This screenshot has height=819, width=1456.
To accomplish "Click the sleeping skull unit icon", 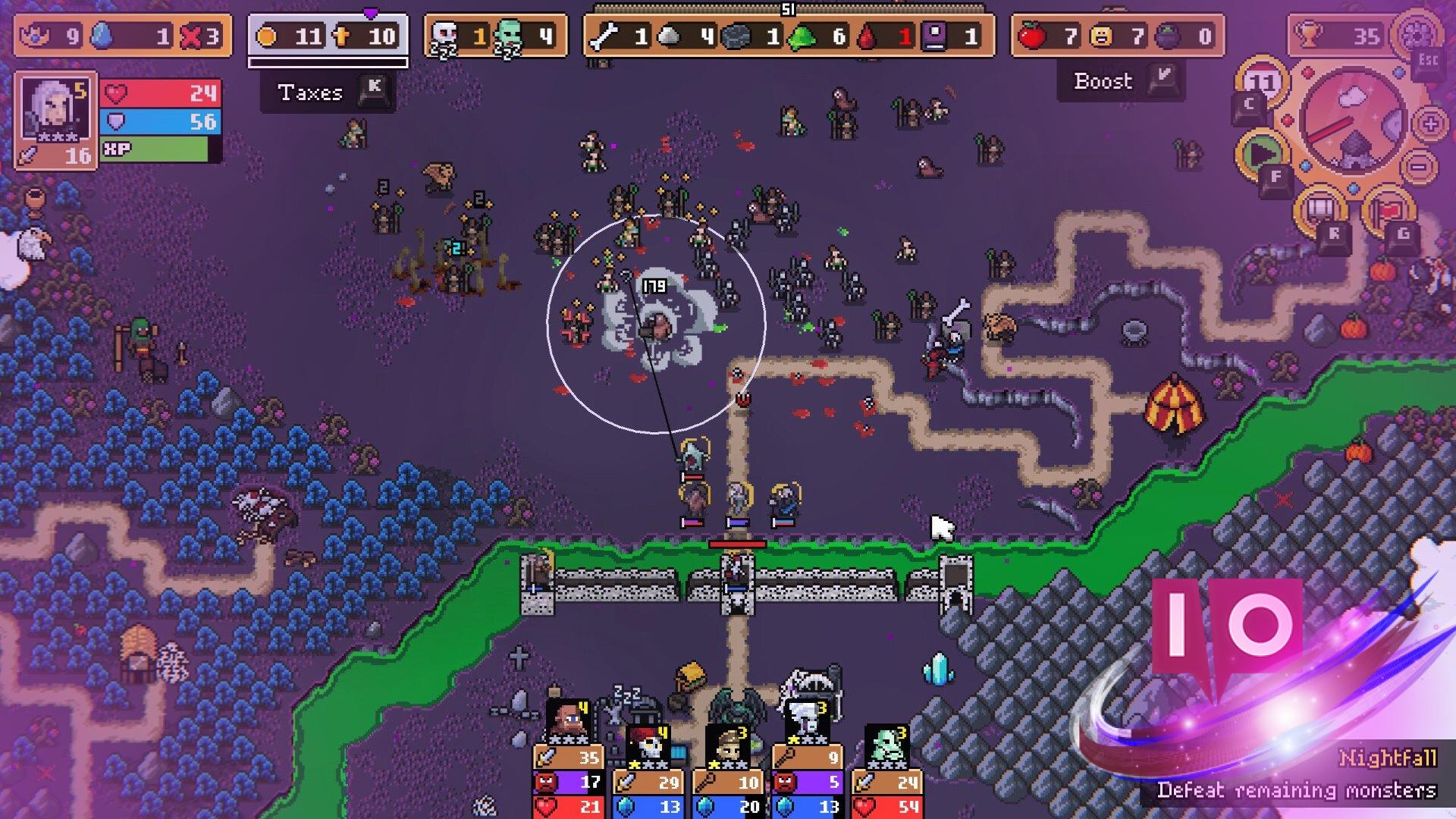I will coord(444,32).
